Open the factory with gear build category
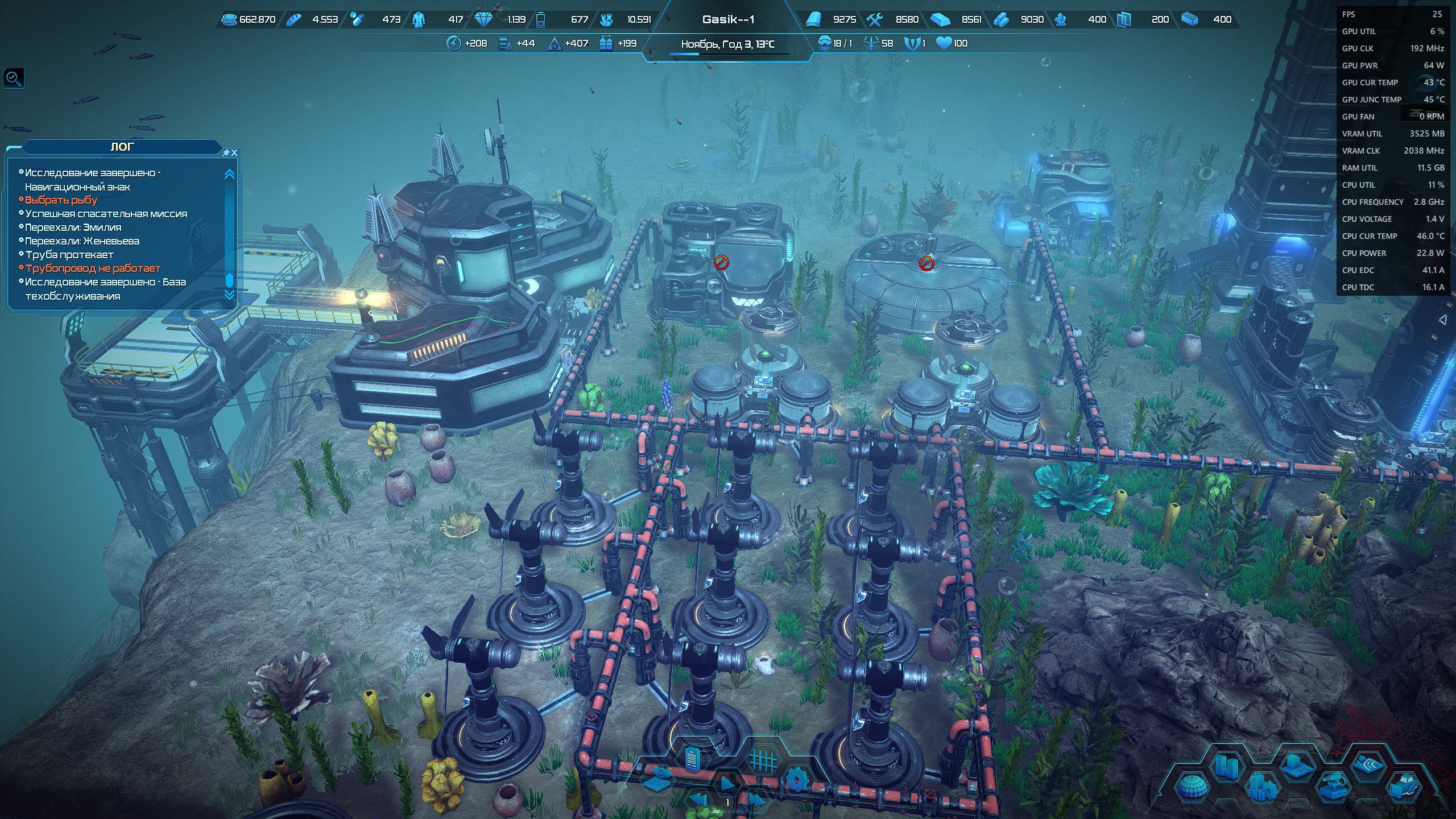 pyautogui.click(x=1262, y=788)
